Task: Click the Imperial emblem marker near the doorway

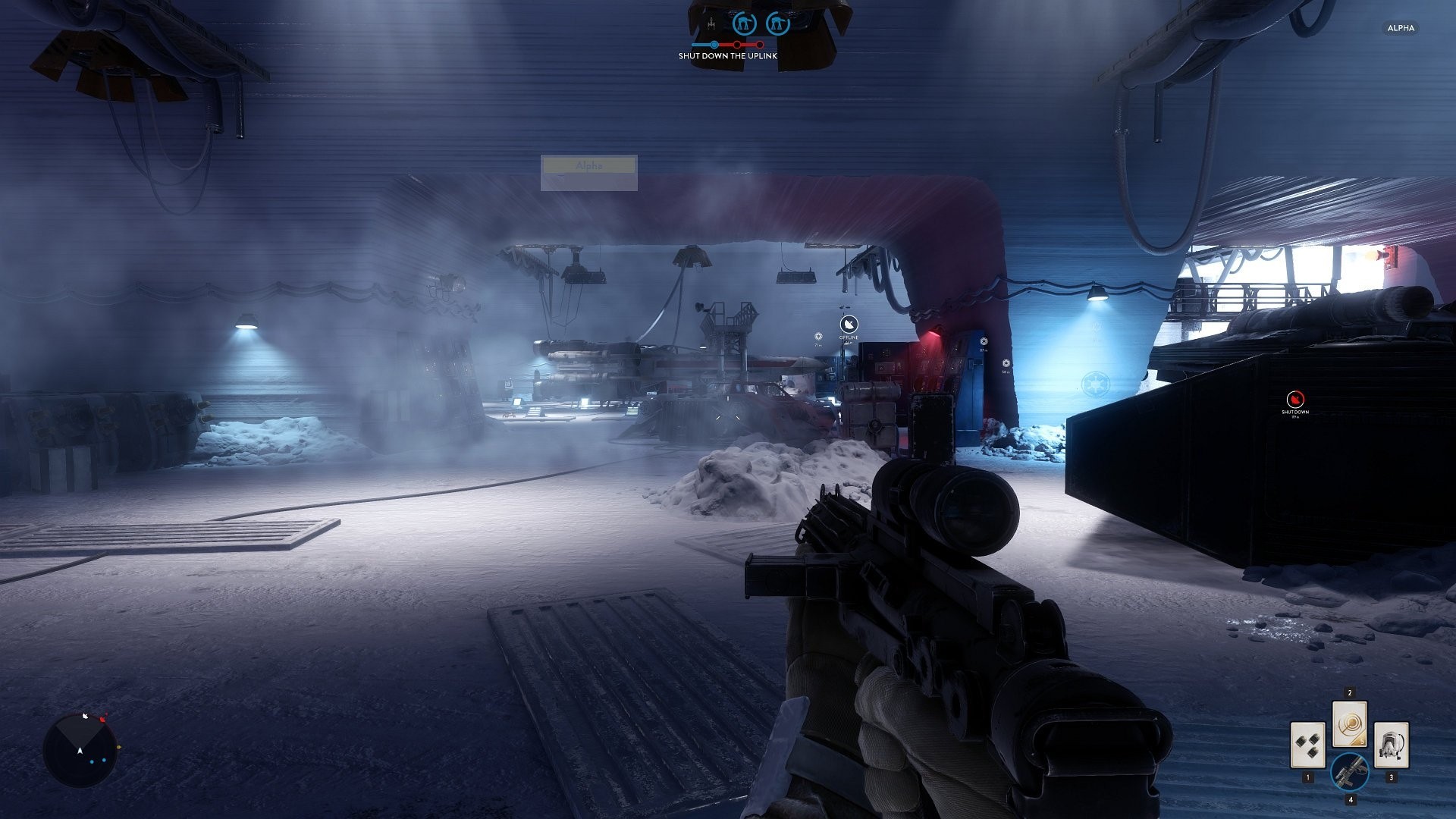Action: pyautogui.click(x=984, y=340)
